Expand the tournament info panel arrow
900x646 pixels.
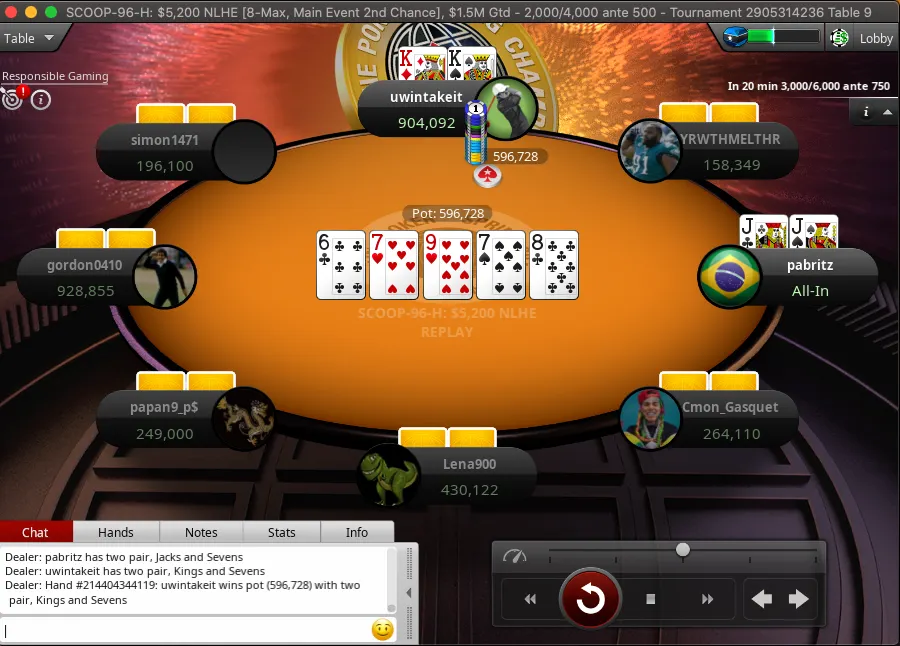tap(887, 112)
